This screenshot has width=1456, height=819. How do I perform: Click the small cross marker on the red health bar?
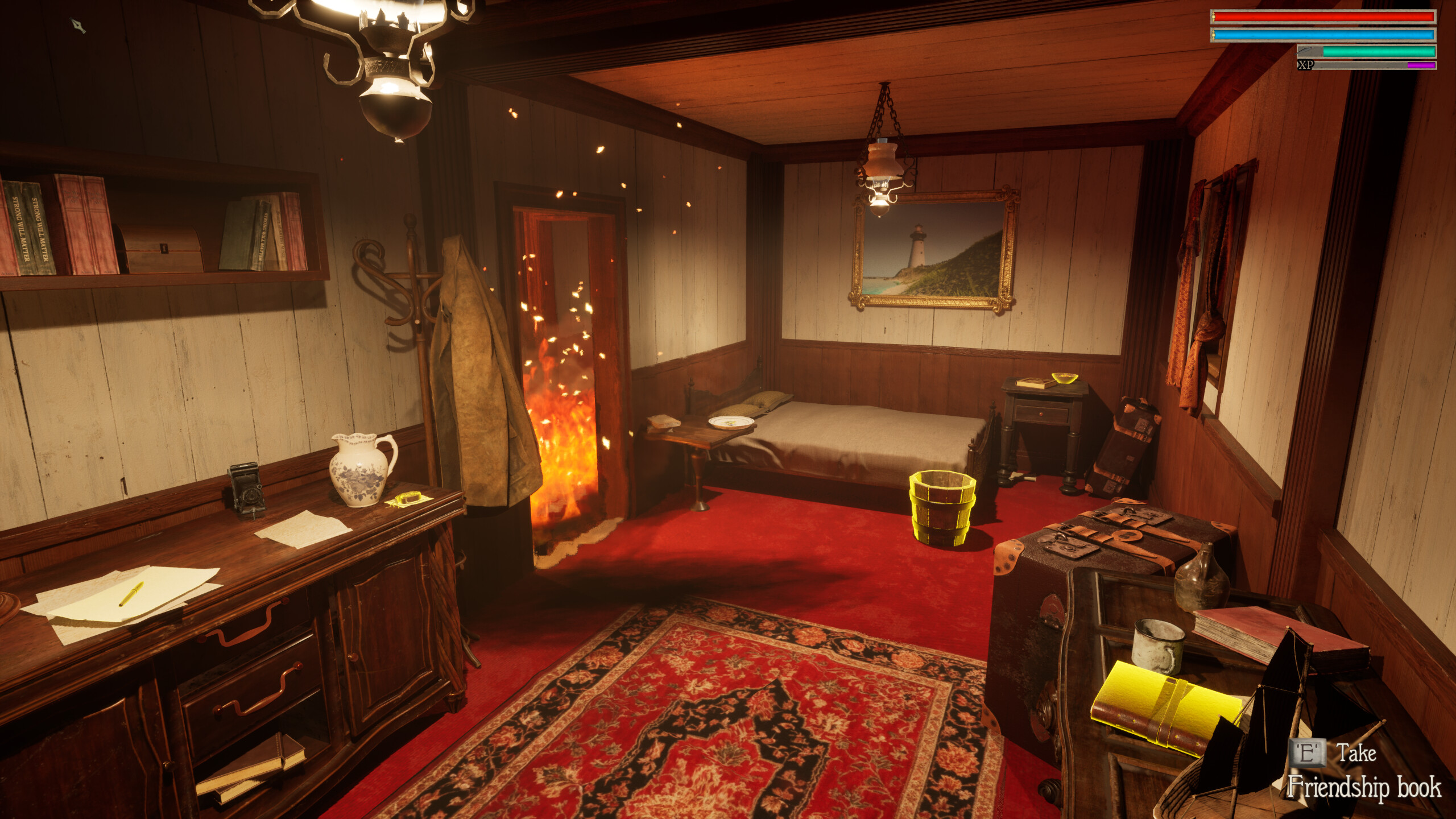click(1214, 18)
